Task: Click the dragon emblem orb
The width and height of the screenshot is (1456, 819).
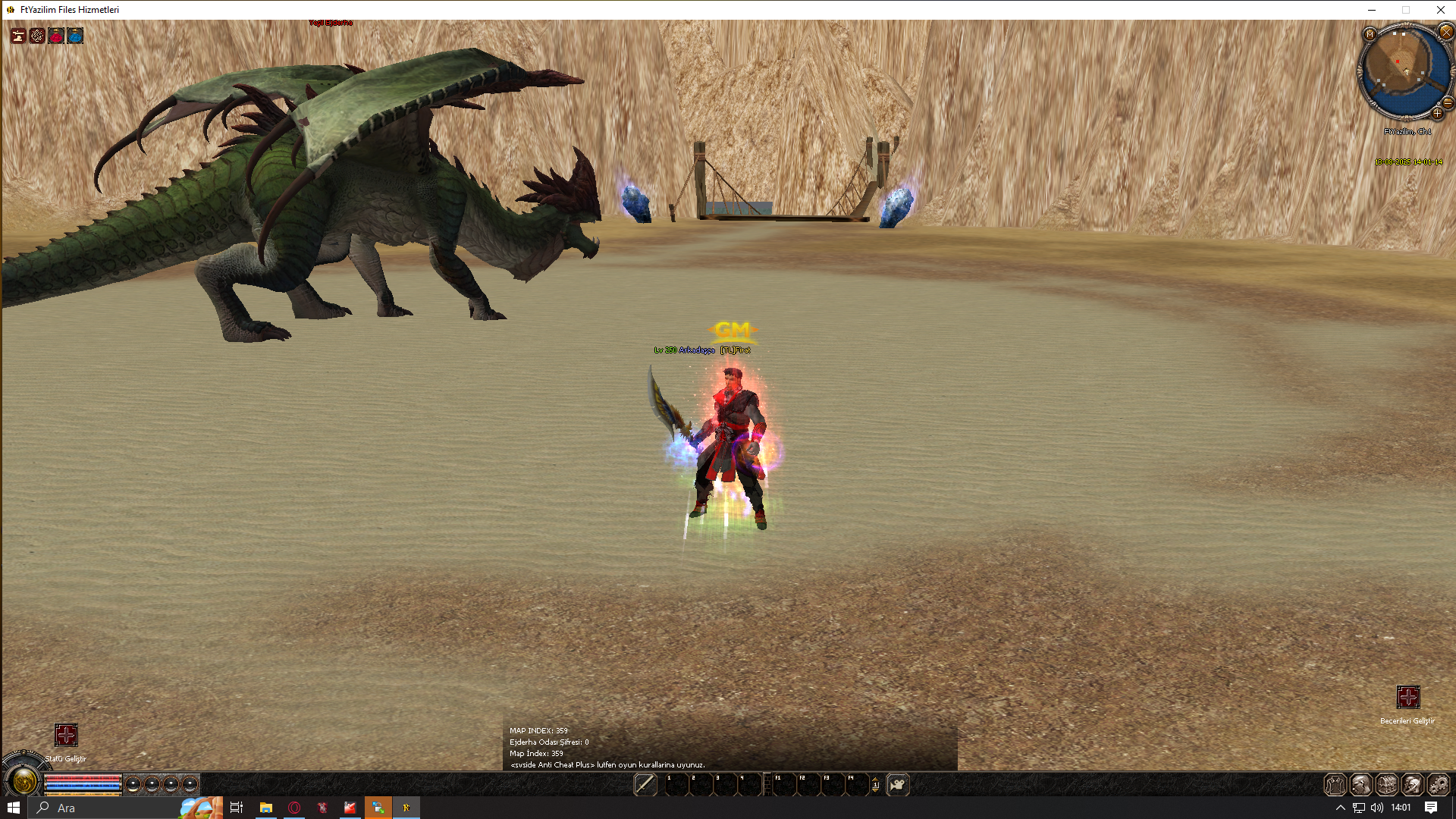Action: (23, 781)
